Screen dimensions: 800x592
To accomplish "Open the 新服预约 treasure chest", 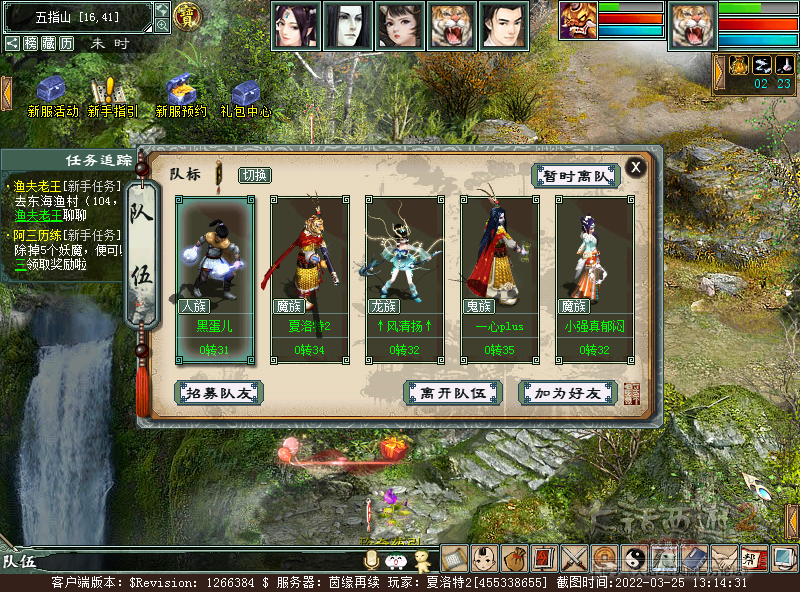I will click(x=180, y=90).
